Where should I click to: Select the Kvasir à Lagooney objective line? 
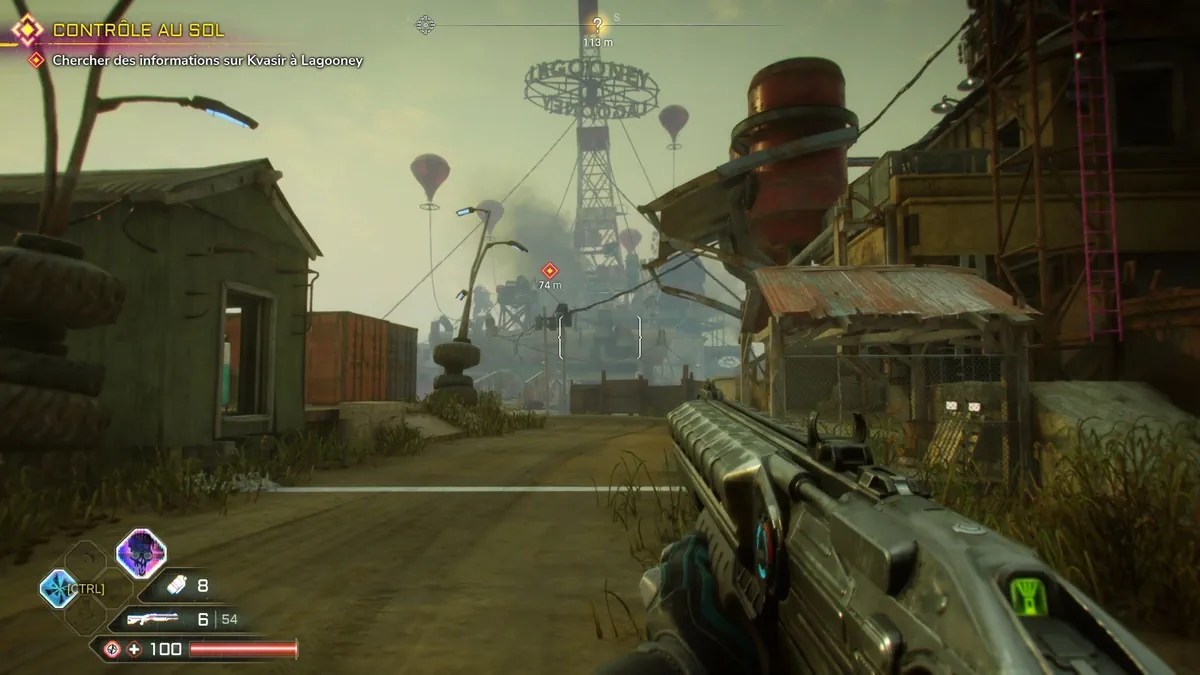coord(208,61)
